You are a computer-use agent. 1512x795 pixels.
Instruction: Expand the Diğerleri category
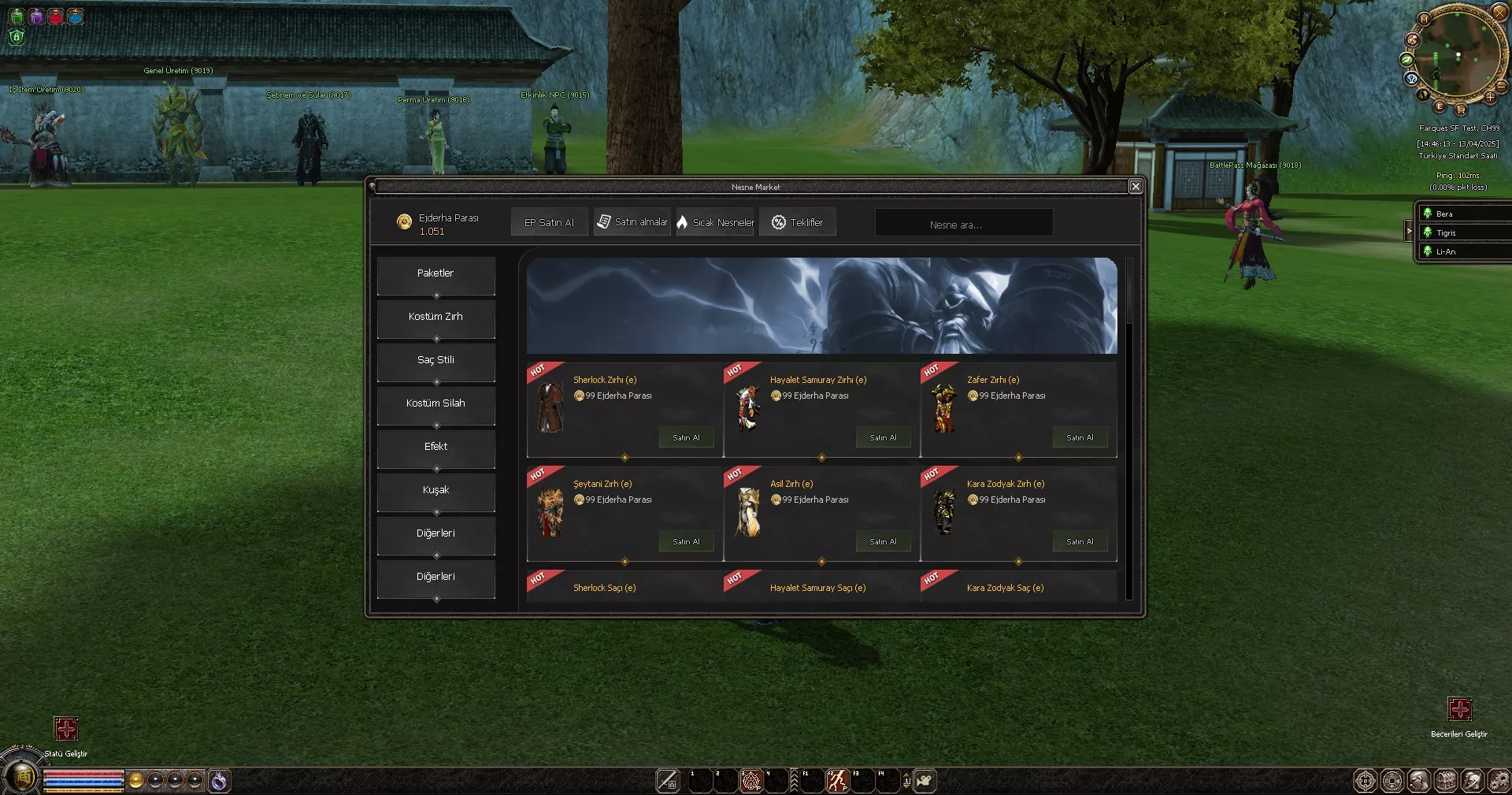pyautogui.click(x=435, y=533)
